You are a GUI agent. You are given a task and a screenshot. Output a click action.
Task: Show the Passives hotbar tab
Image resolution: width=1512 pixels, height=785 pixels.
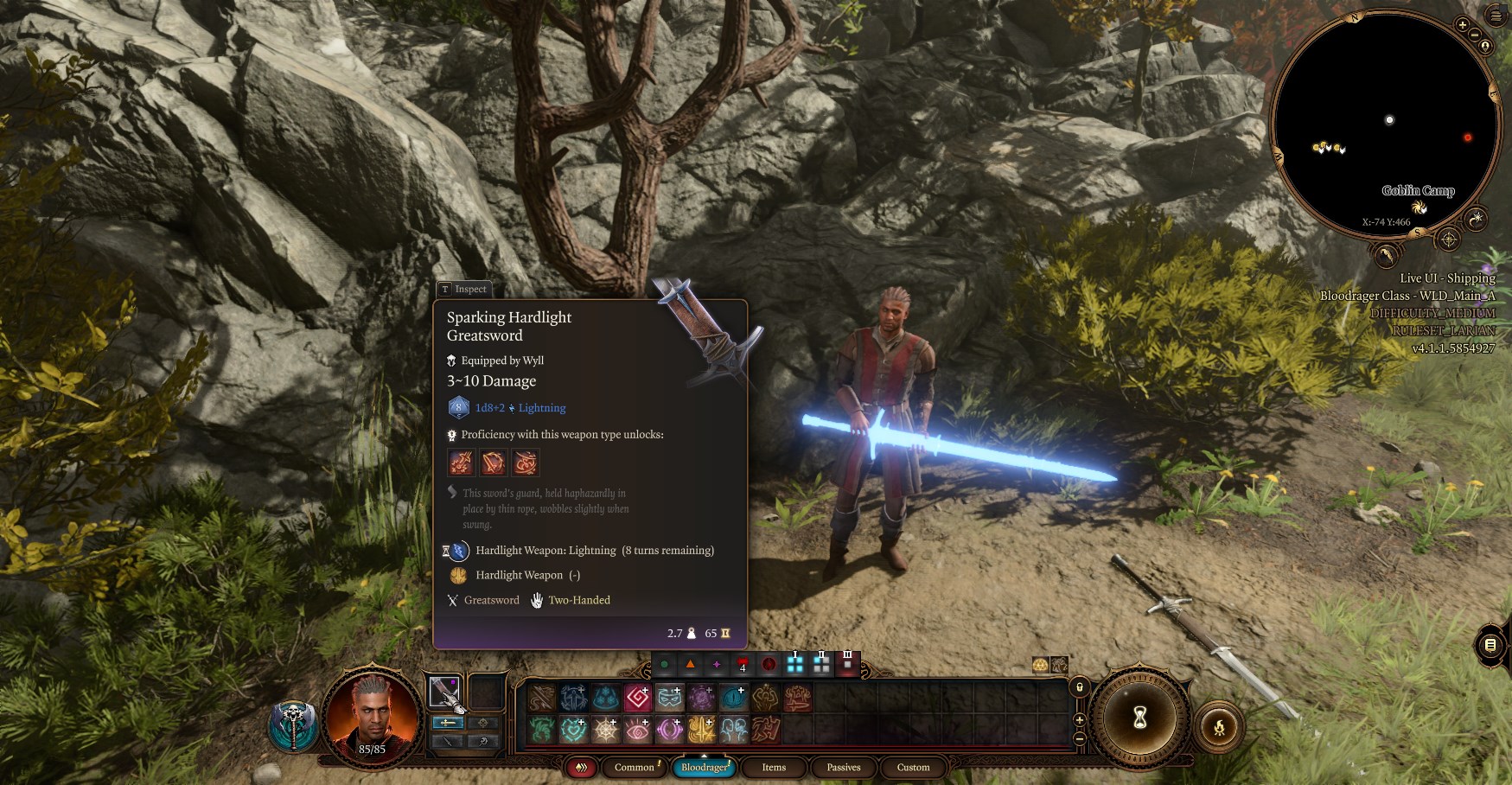843,767
